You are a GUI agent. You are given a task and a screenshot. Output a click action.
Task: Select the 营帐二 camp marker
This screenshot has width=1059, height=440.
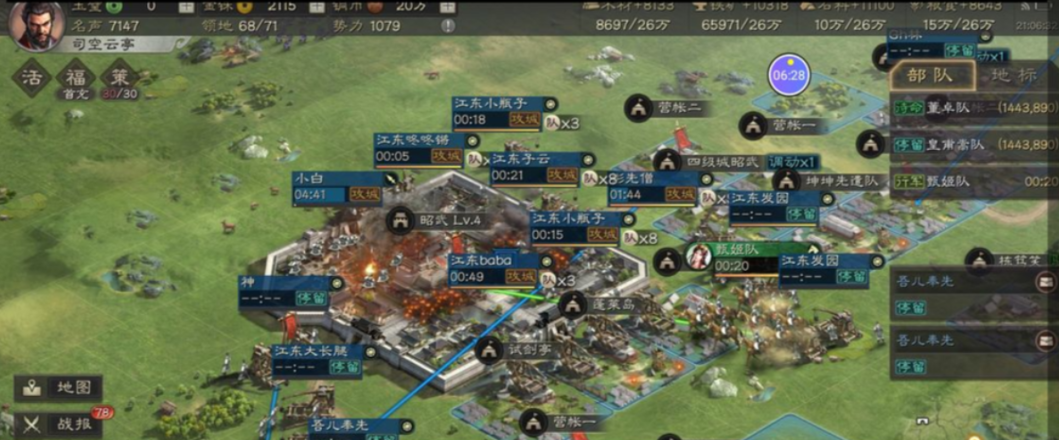[x=639, y=107]
